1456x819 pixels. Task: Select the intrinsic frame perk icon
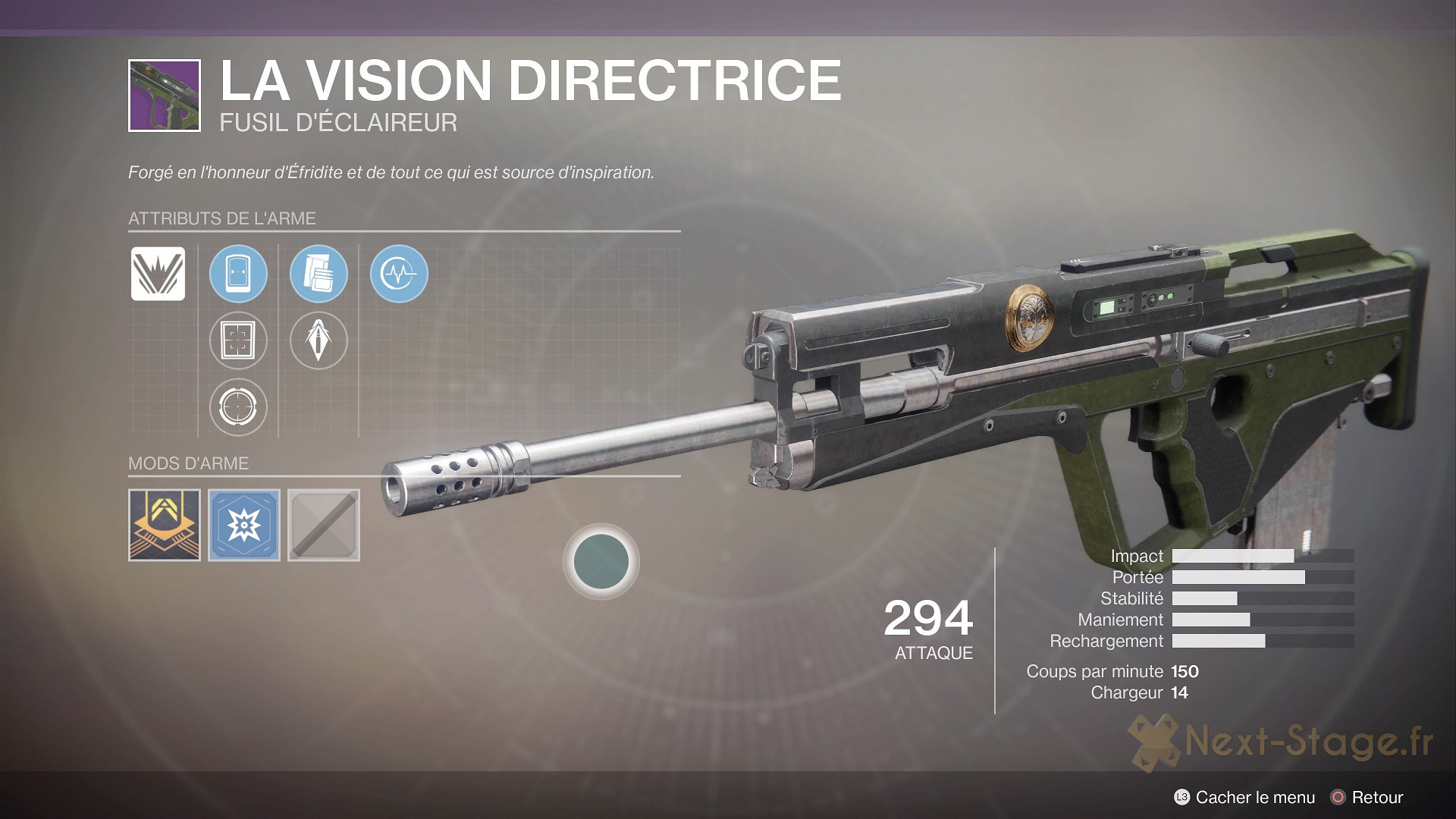tap(158, 273)
